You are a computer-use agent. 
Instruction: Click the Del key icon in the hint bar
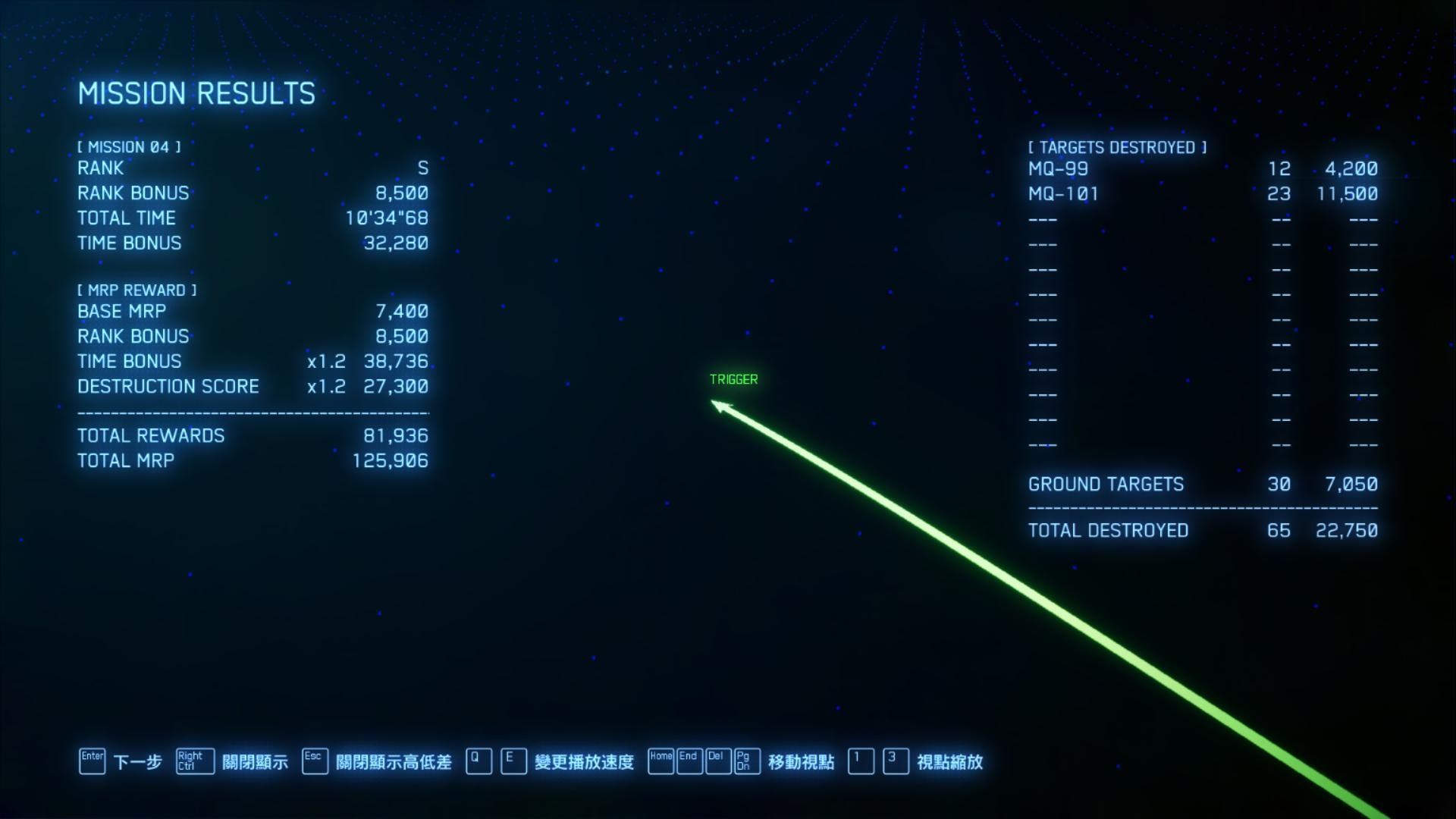tap(718, 761)
